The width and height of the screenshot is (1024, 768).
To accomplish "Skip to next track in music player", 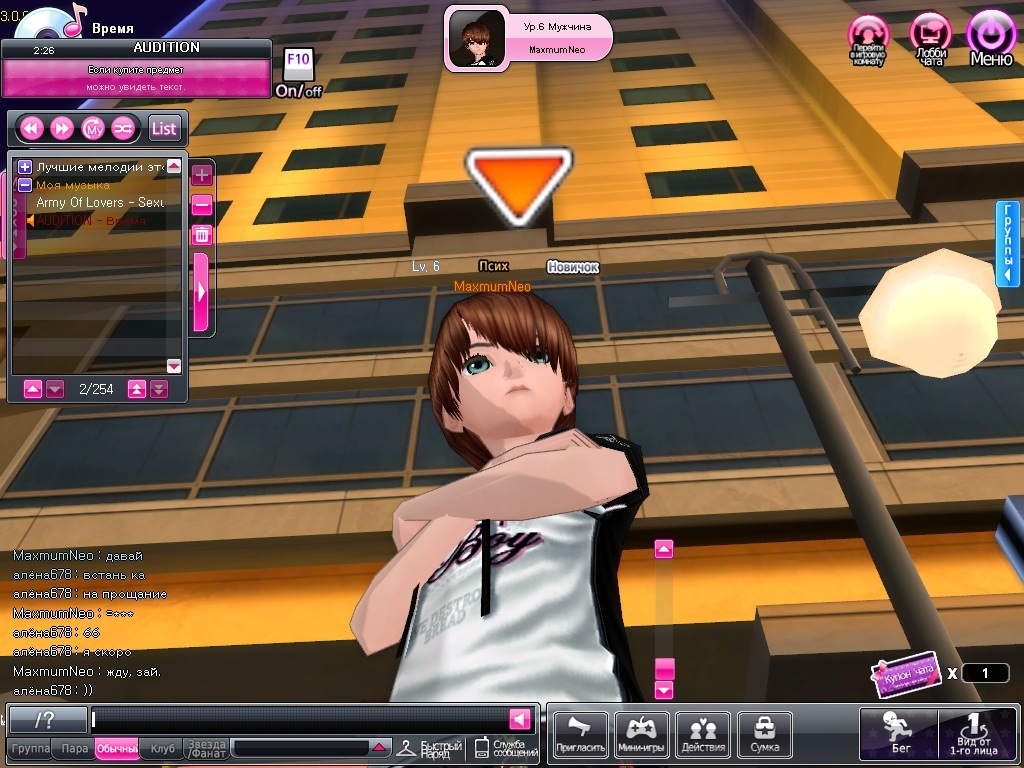I will point(62,128).
